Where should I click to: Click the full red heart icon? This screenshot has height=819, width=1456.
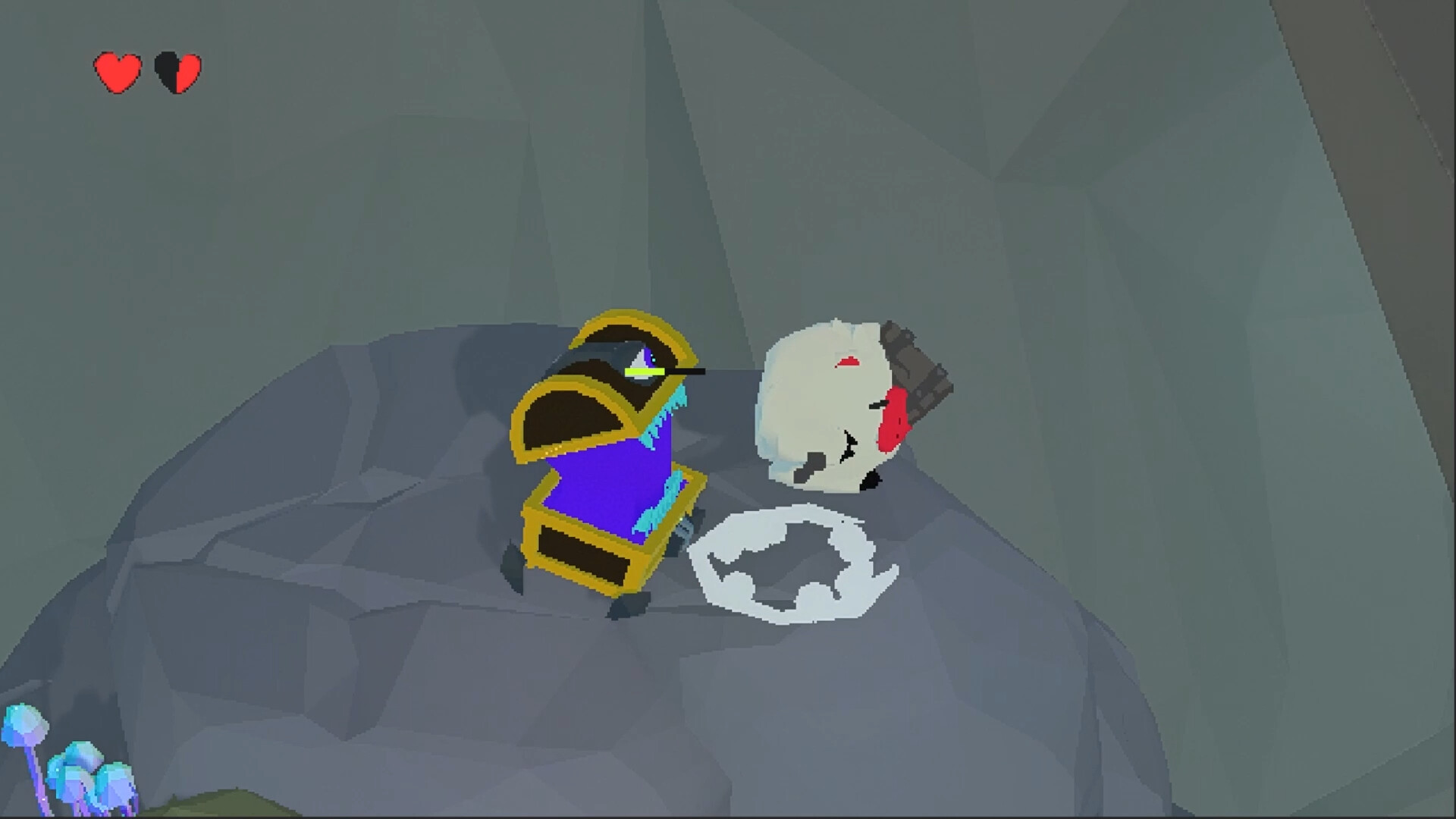[118, 71]
